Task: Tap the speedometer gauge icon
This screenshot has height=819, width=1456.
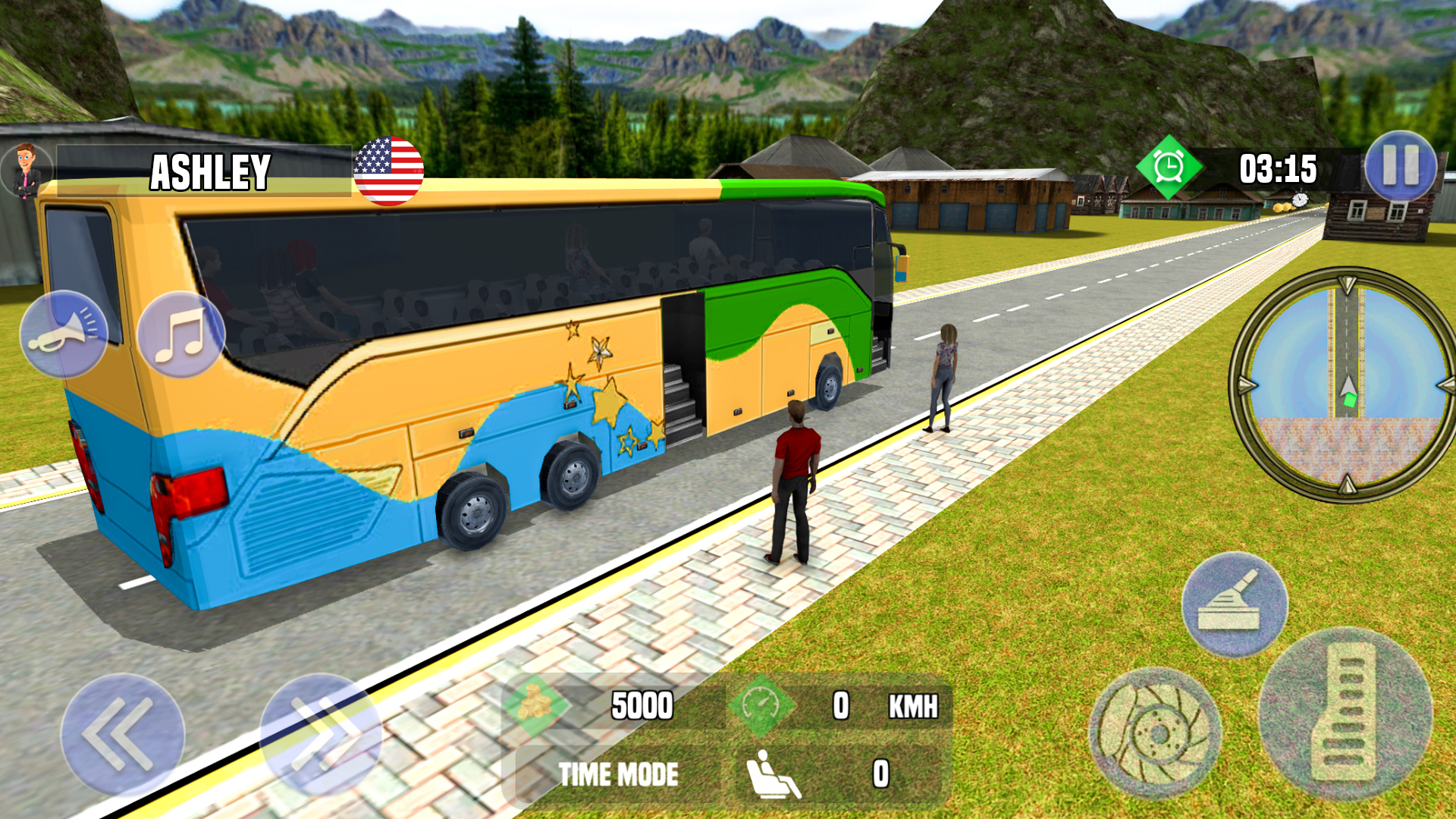Action: click(x=762, y=707)
